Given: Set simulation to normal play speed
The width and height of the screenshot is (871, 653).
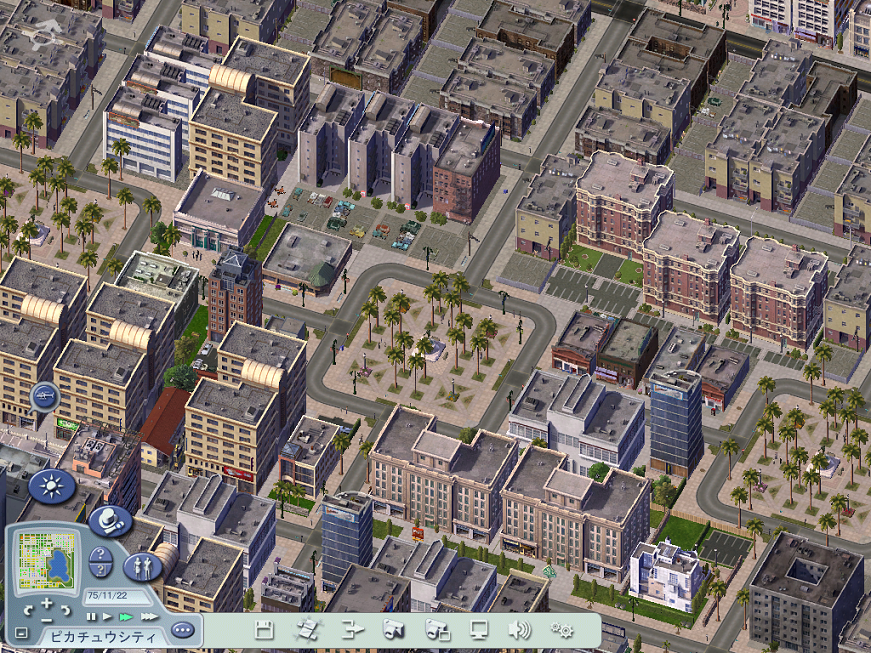Looking at the screenshot, I should 107,617.
